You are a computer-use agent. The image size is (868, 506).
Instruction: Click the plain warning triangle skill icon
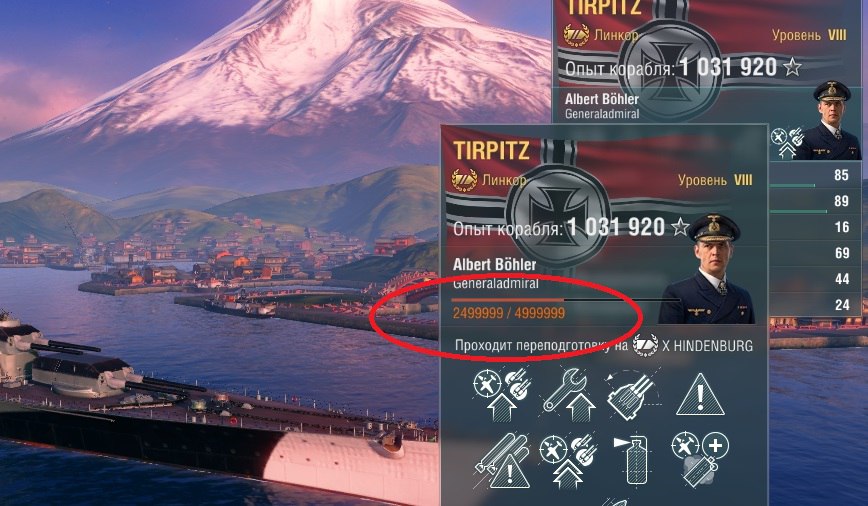699,391
